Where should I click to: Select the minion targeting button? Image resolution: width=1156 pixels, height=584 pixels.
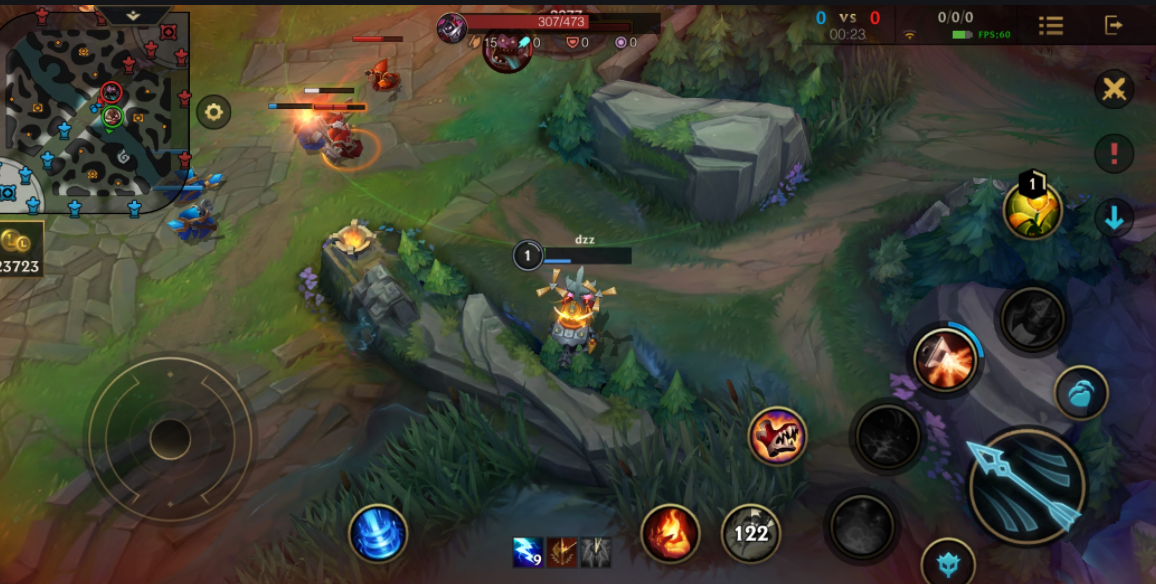point(1081,392)
